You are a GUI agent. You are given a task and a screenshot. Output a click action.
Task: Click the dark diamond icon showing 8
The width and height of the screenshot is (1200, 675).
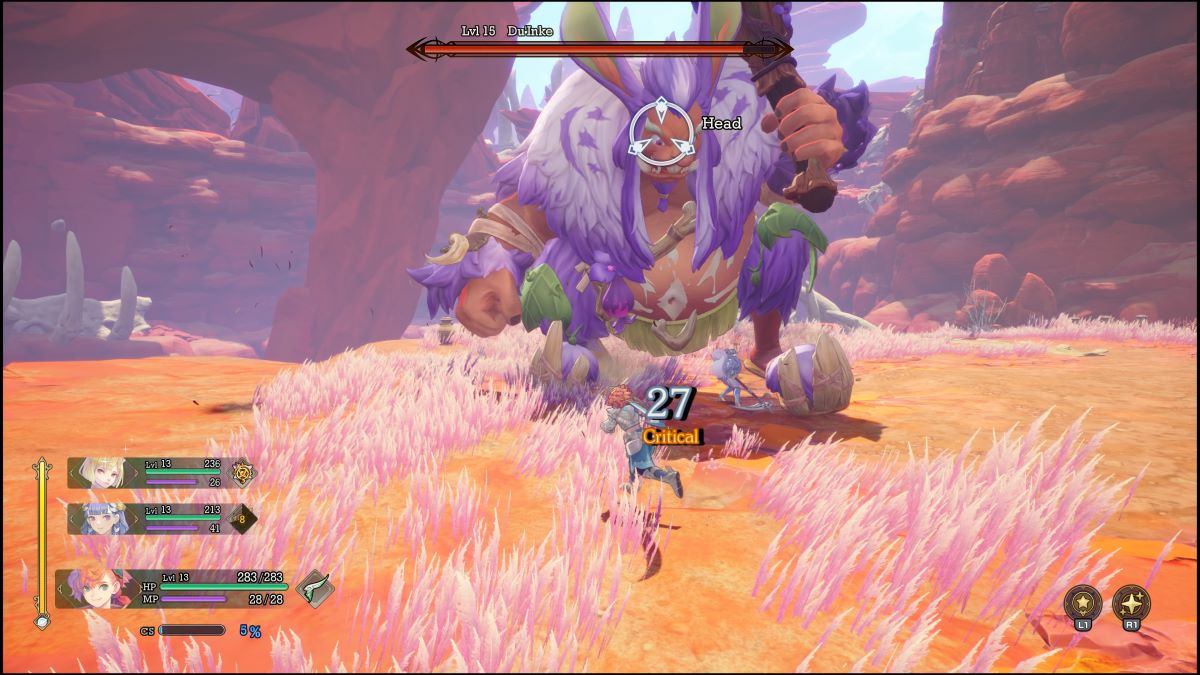(241, 518)
